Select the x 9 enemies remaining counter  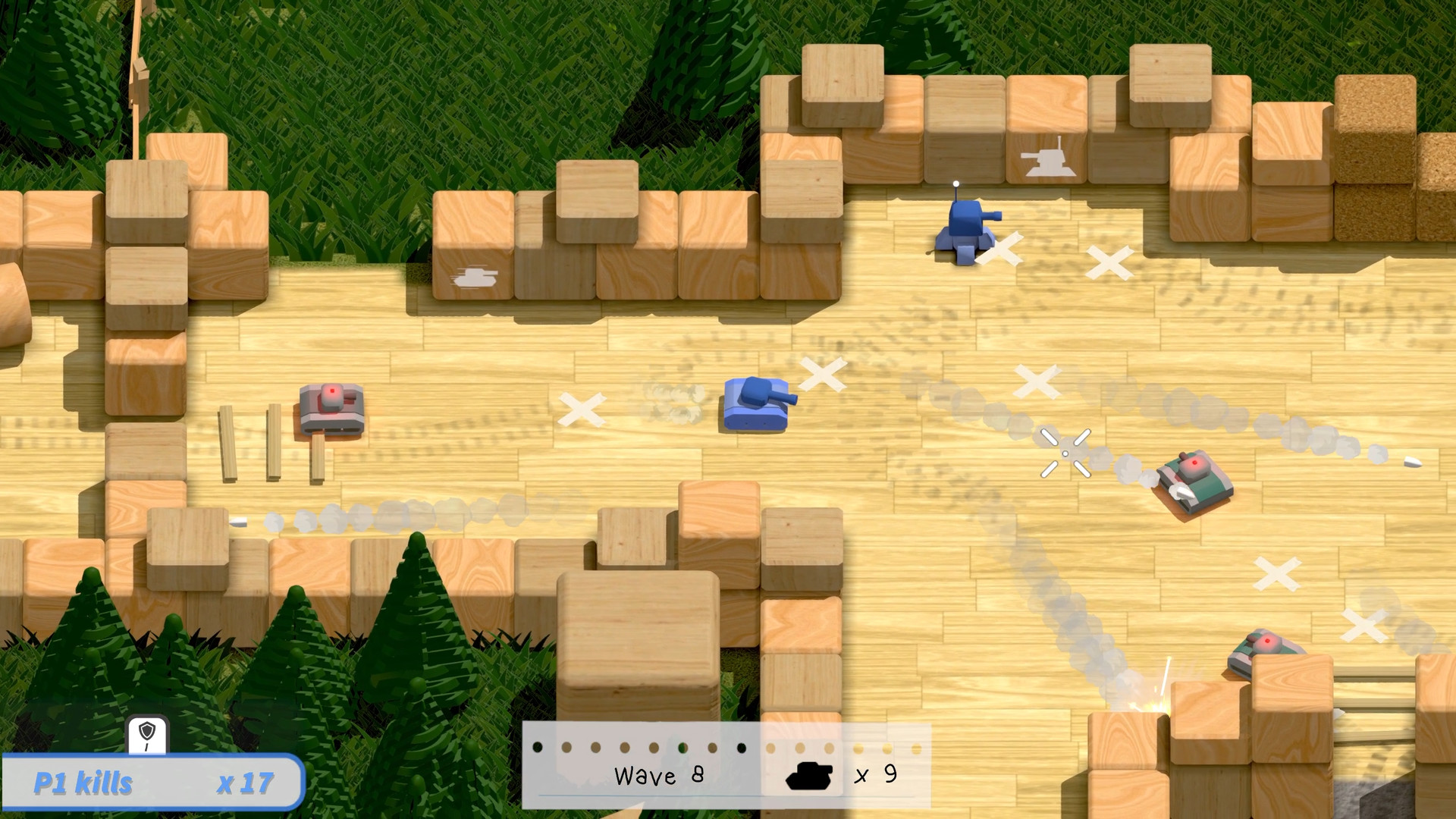point(876,775)
